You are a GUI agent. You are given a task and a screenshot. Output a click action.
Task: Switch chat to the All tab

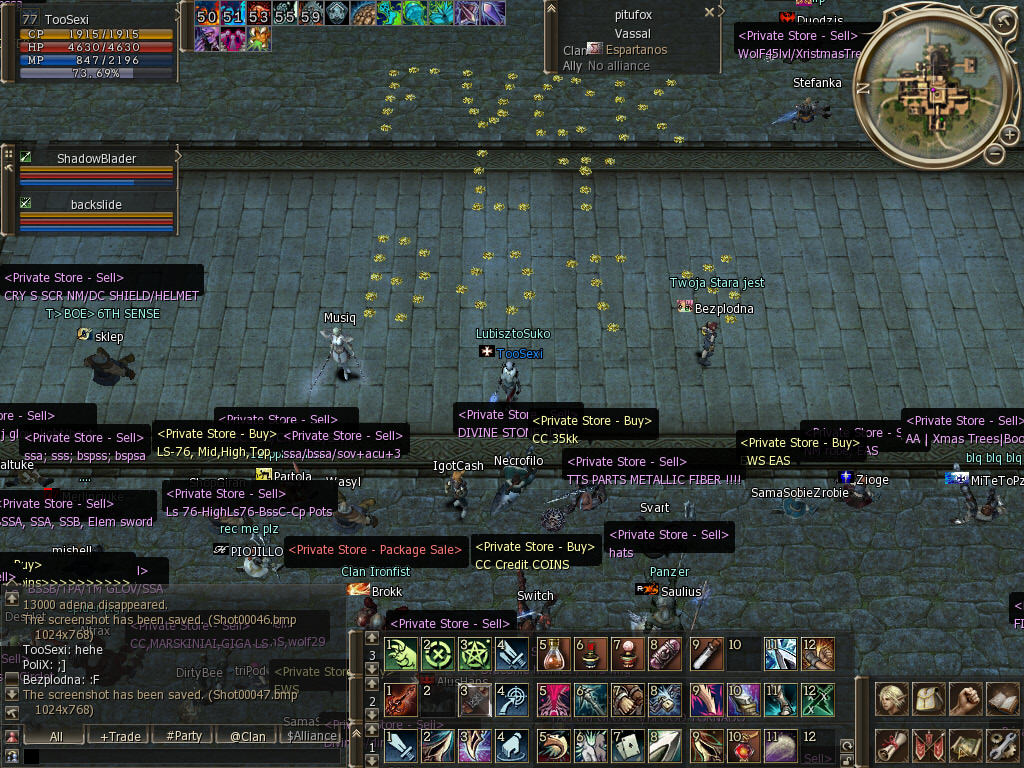(56, 736)
